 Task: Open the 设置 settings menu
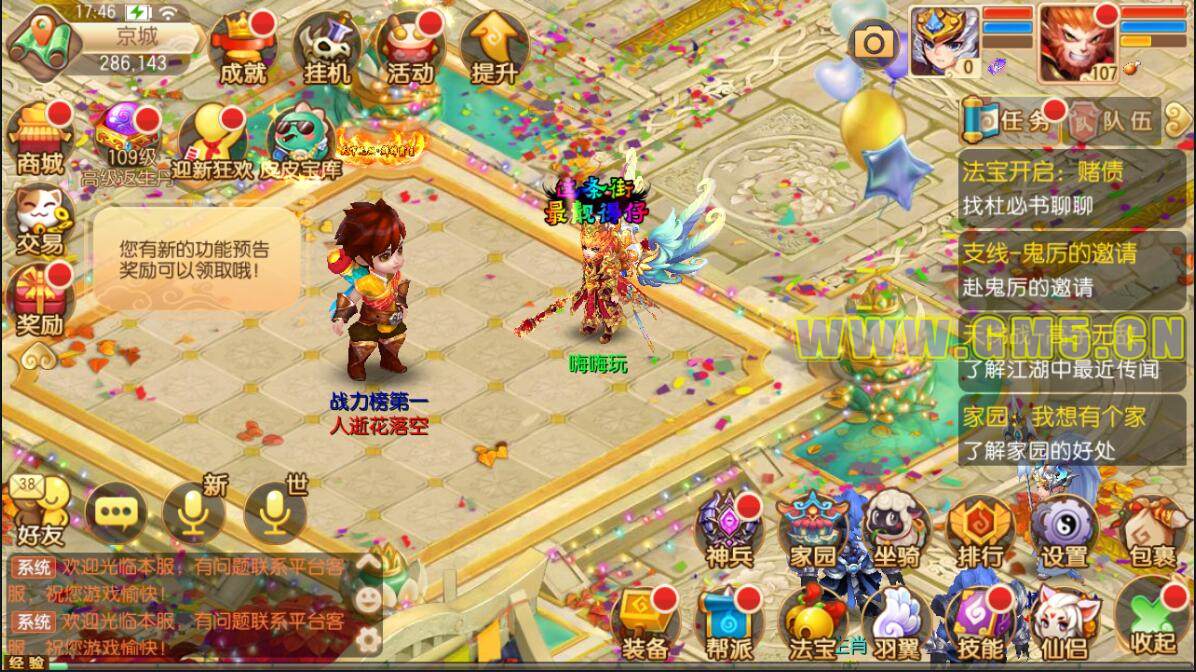click(1064, 532)
